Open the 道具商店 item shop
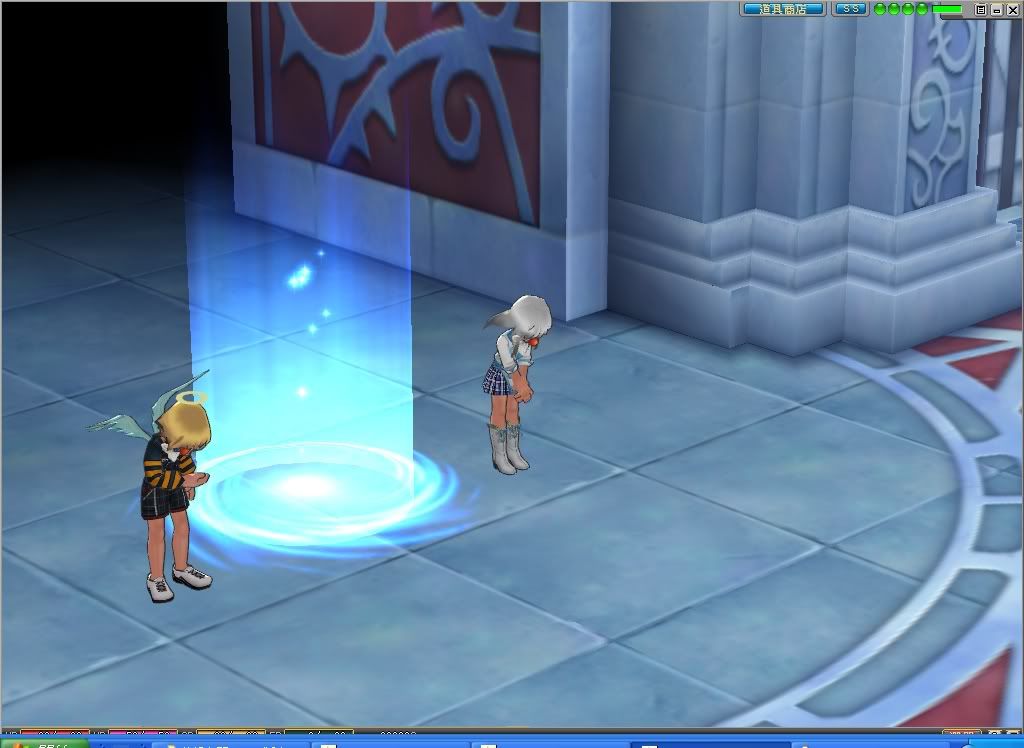This screenshot has width=1024, height=748. 782,9
